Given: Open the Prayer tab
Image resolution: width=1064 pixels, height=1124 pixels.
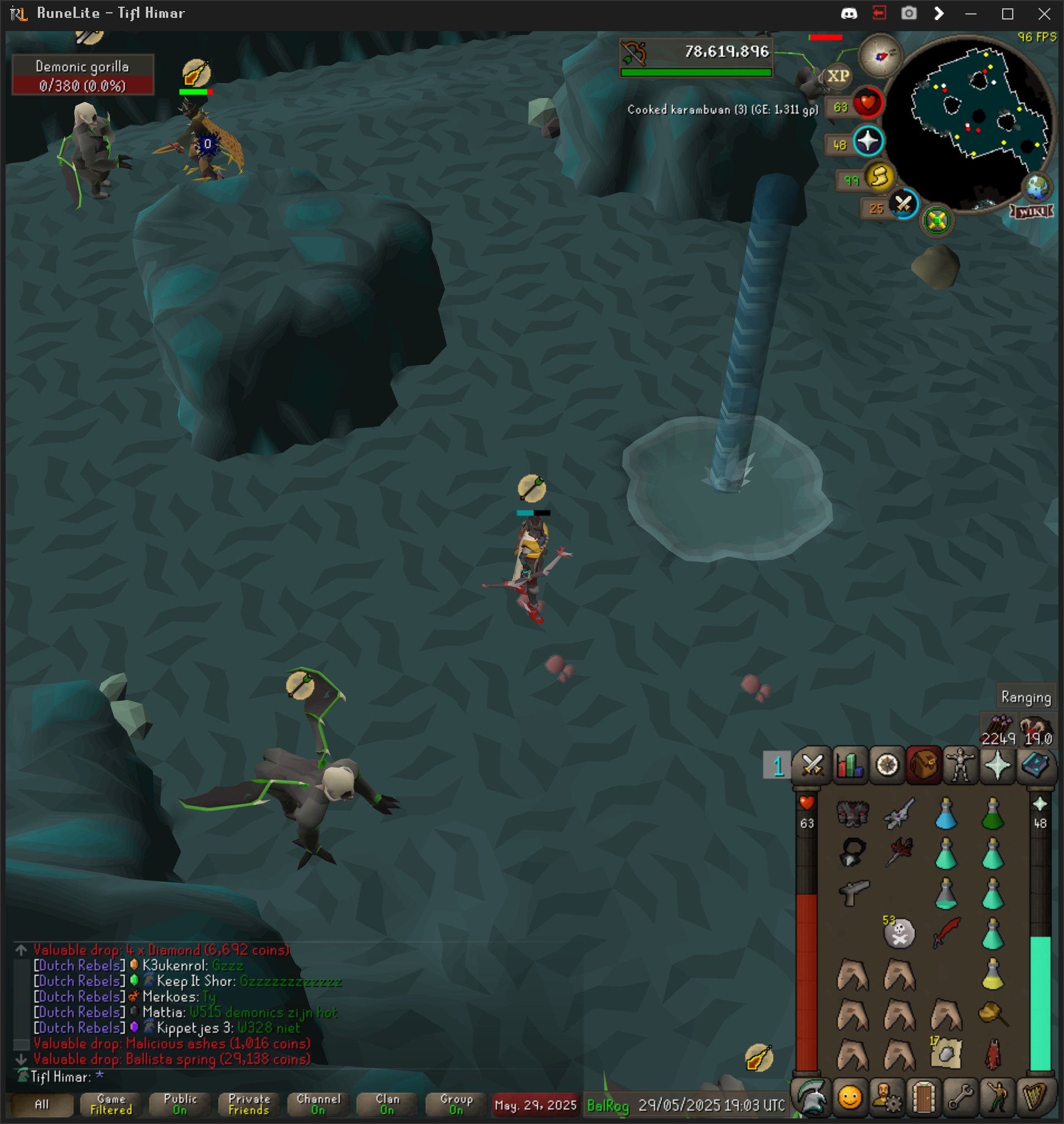Looking at the screenshot, I should click(998, 765).
